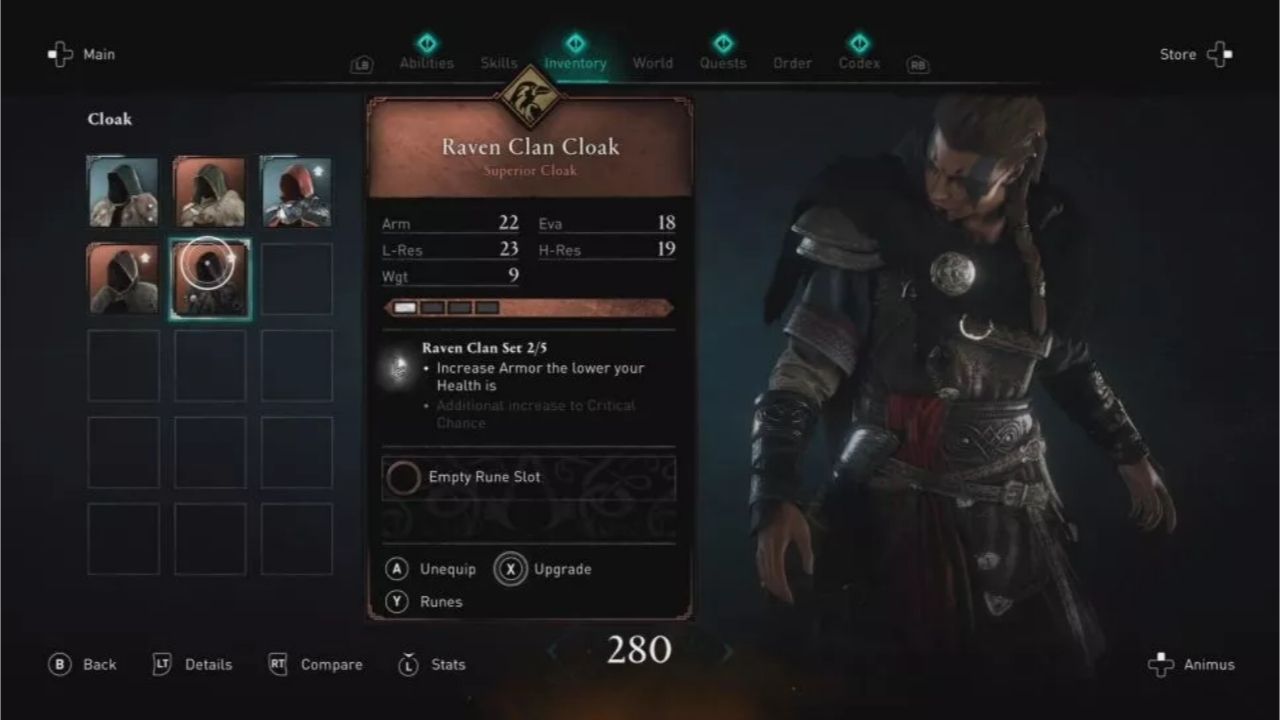Toggle the equipped cloak selection marker
Viewport: 1280px width, 720px height.
click(x=208, y=264)
